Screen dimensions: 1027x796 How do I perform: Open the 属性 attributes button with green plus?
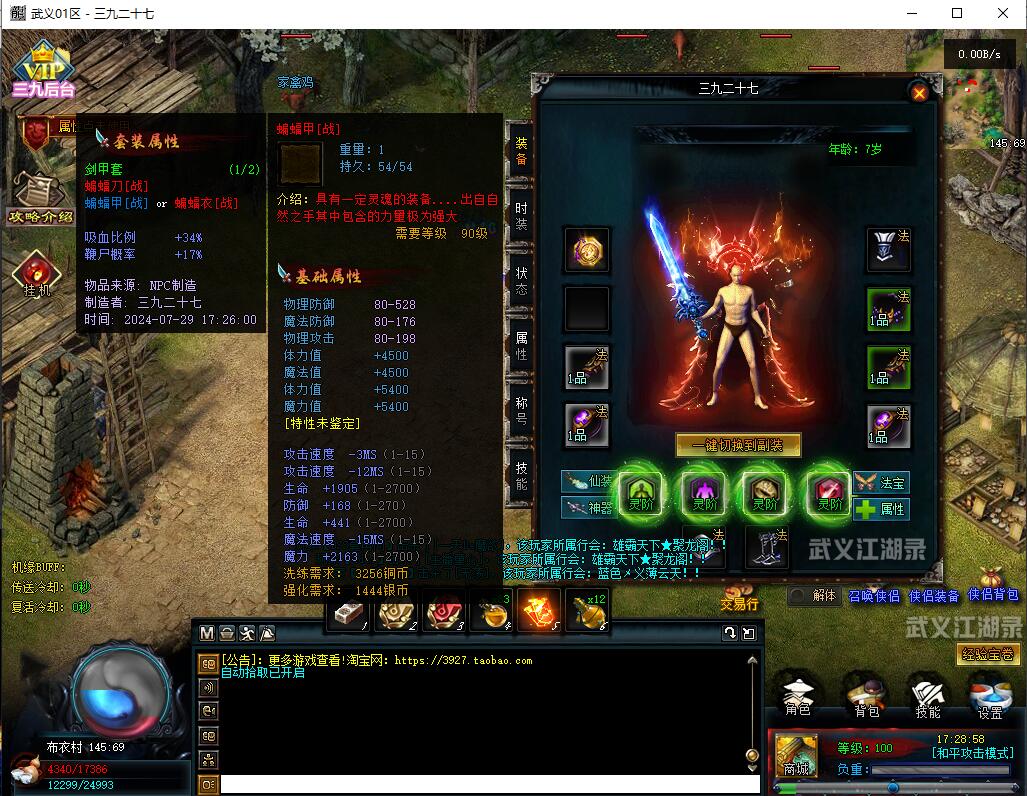pos(881,509)
